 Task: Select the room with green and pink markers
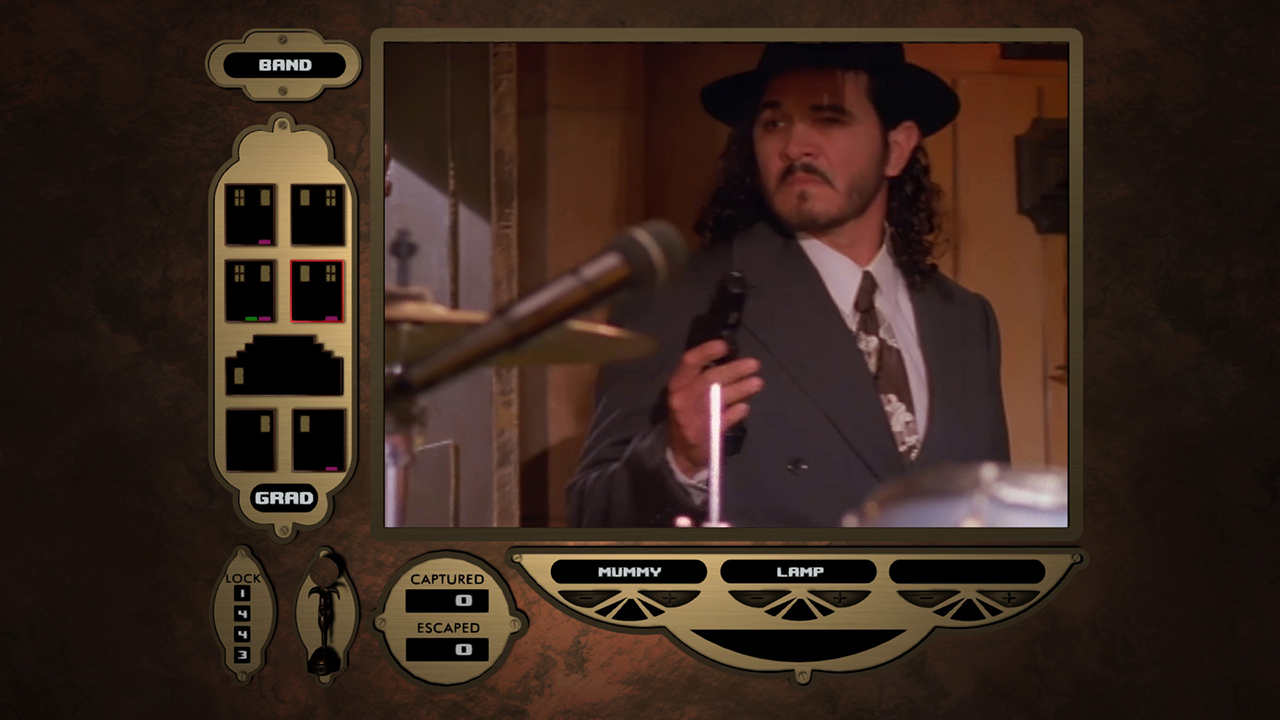251,292
